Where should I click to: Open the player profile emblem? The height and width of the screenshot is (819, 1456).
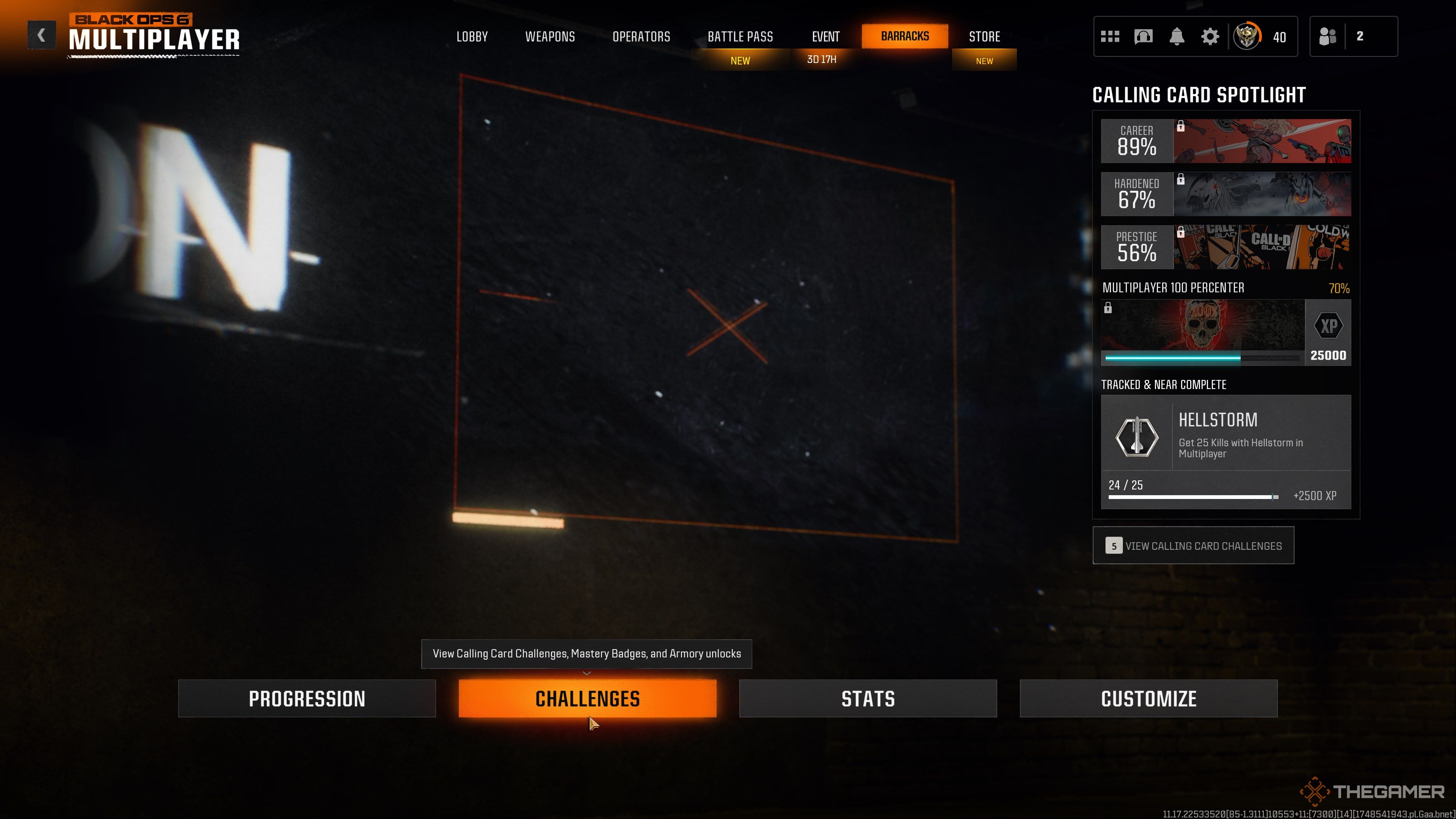coord(1247,37)
